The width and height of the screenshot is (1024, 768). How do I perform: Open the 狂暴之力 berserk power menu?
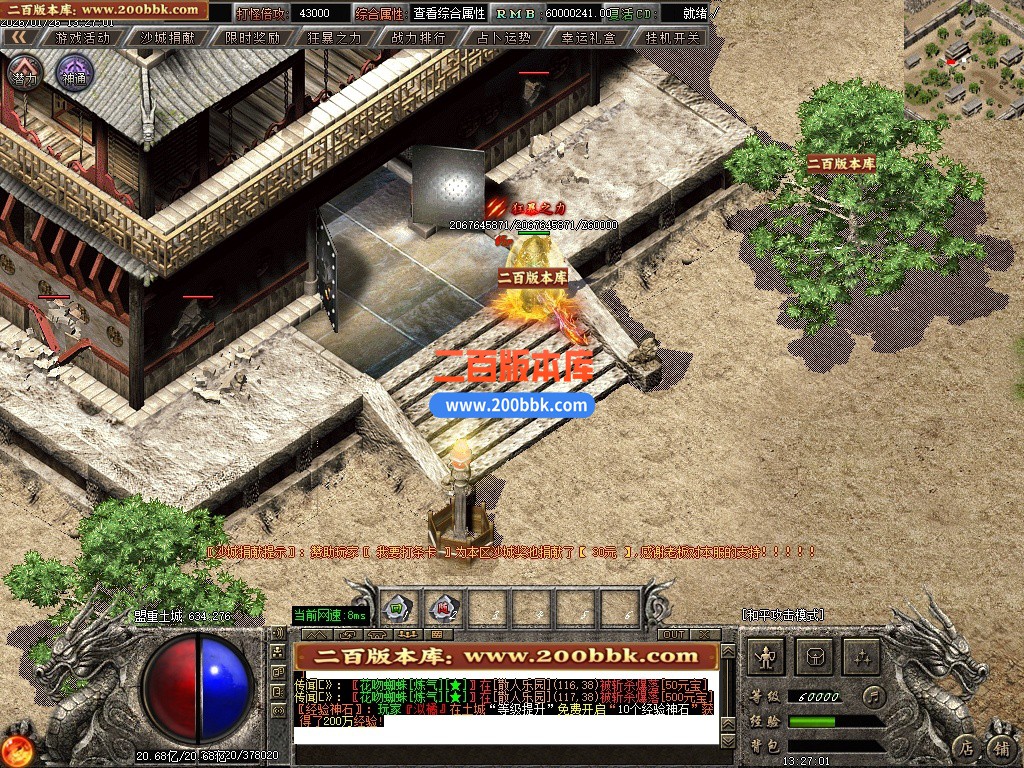(336, 37)
